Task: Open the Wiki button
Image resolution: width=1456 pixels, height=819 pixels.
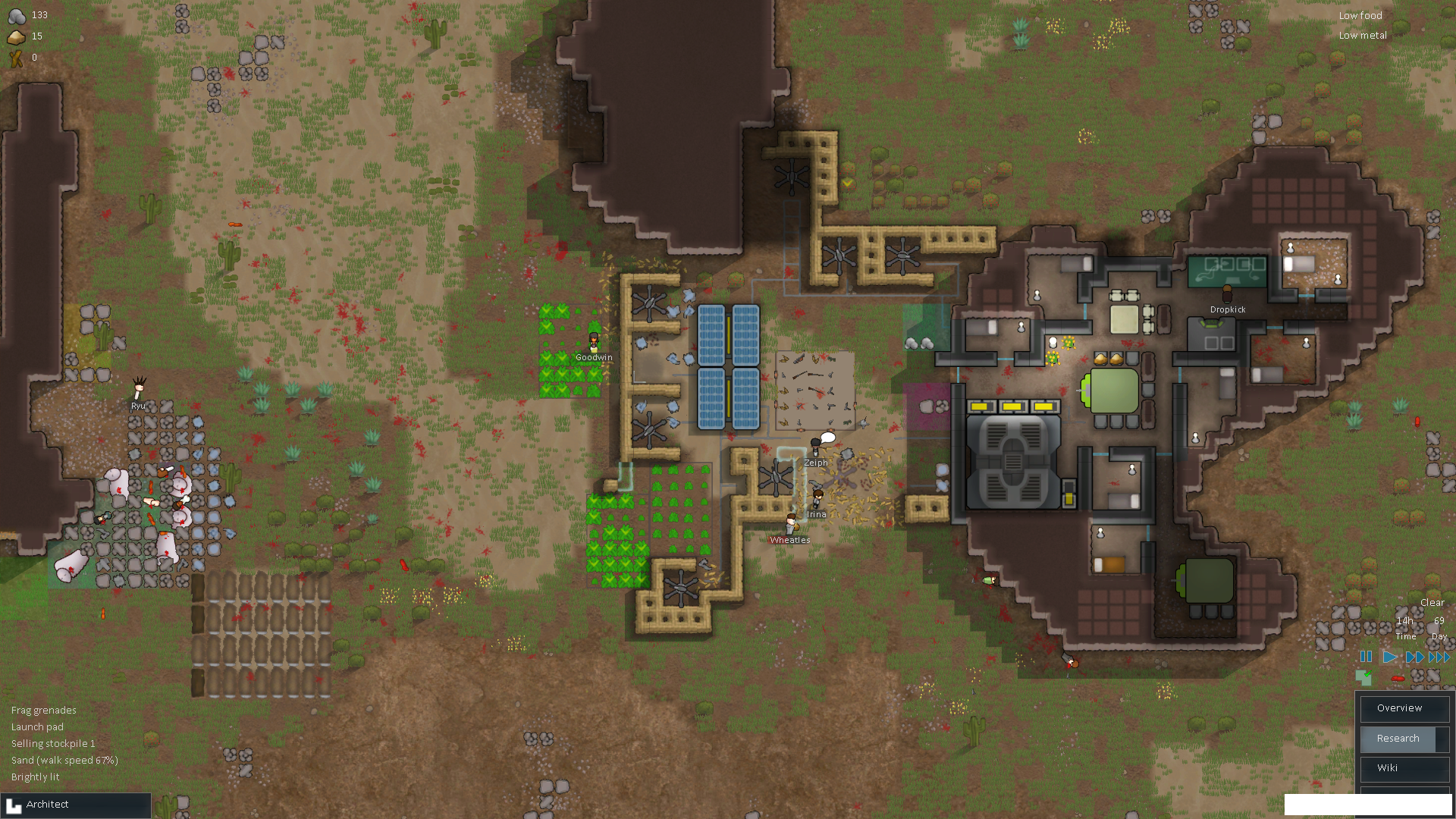Action: (x=1404, y=768)
